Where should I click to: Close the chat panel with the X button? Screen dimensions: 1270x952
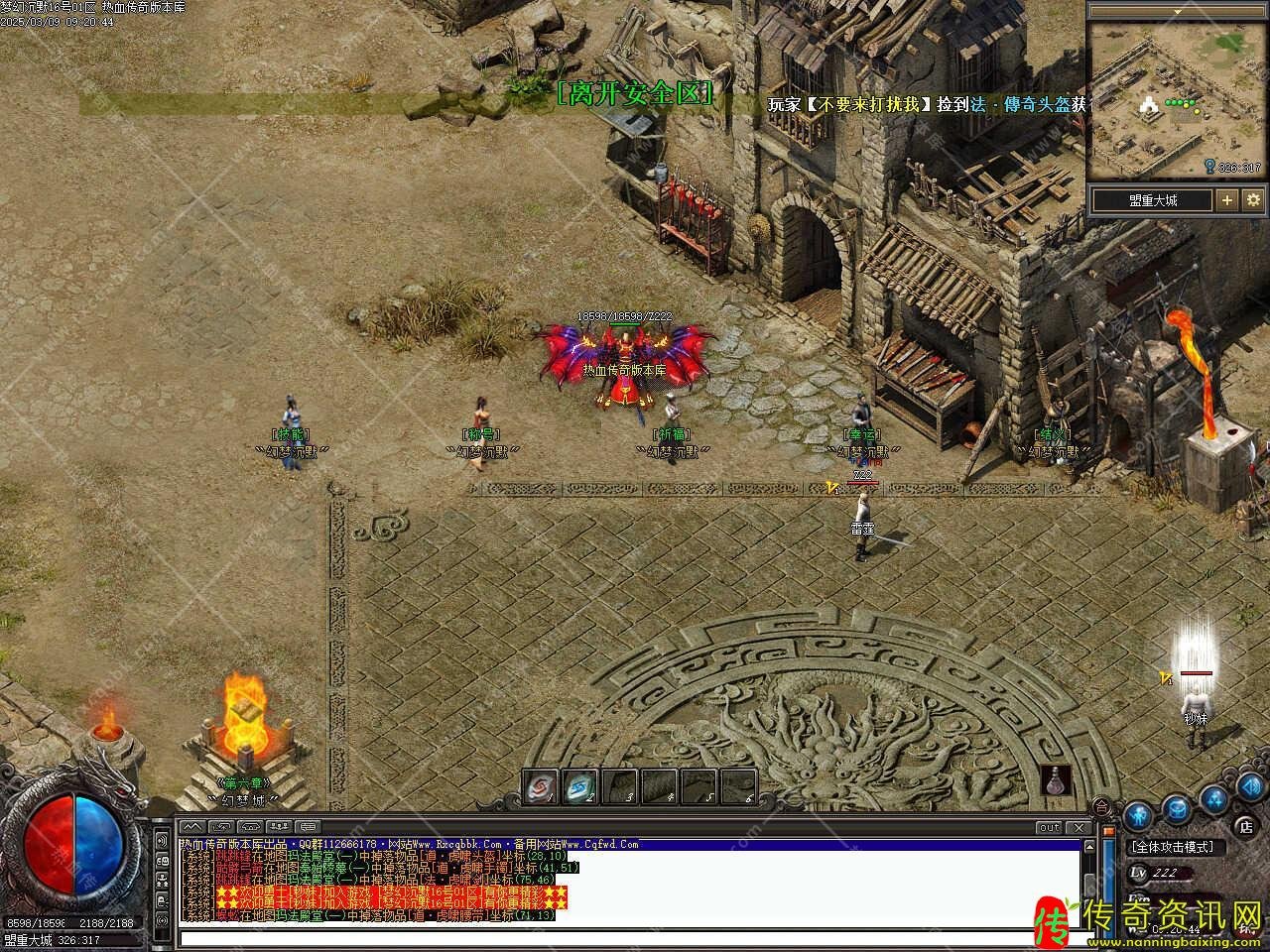tap(1078, 827)
